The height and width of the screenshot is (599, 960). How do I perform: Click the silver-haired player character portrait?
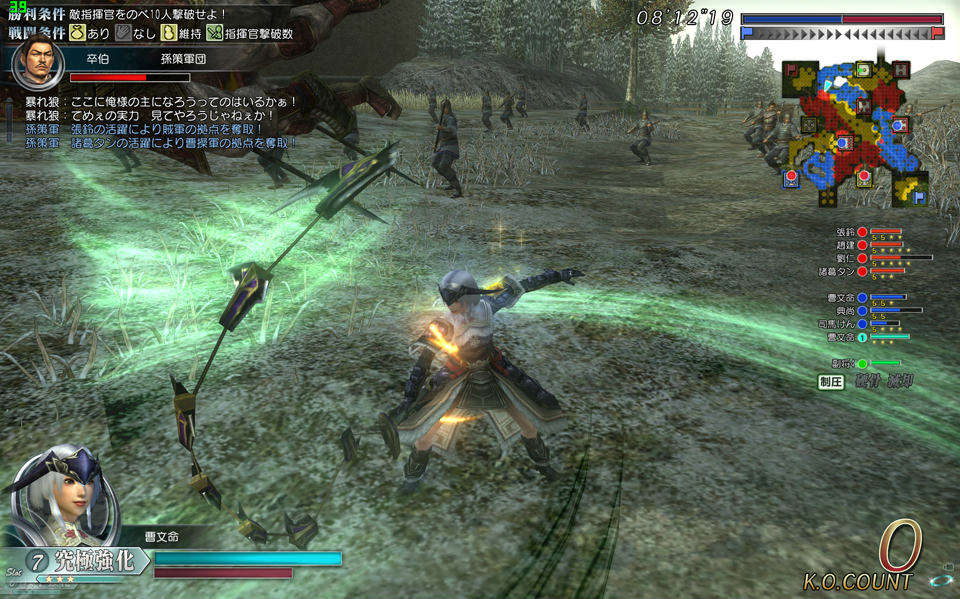[x=60, y=495]
